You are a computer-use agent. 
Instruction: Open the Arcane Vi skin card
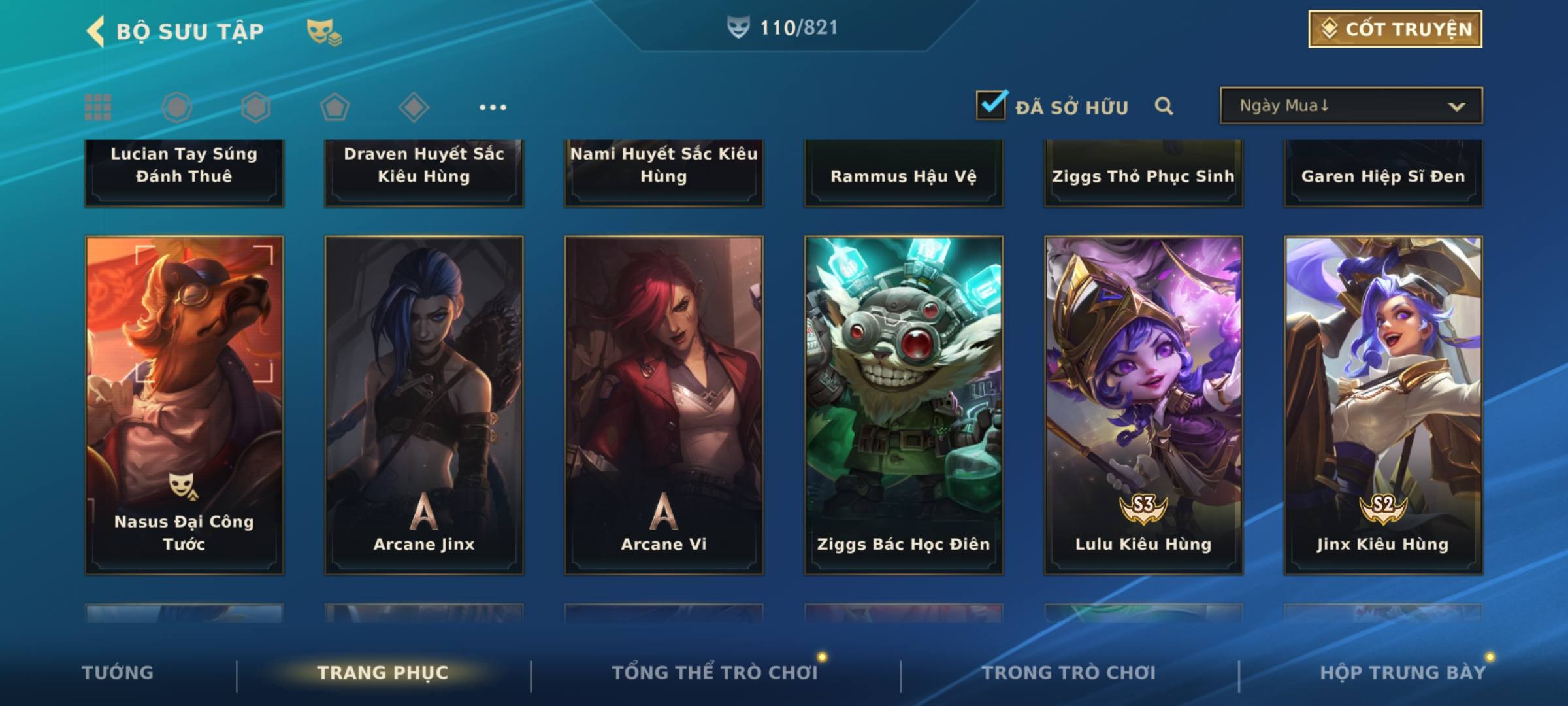pos(664,405)
